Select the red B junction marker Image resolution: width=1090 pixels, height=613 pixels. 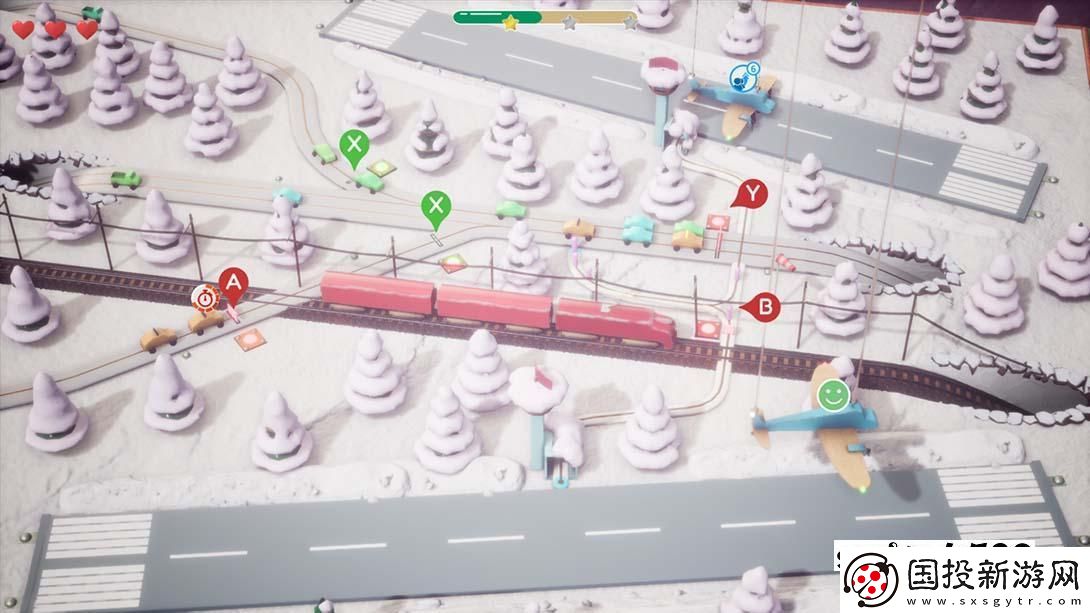coord(765,307)
